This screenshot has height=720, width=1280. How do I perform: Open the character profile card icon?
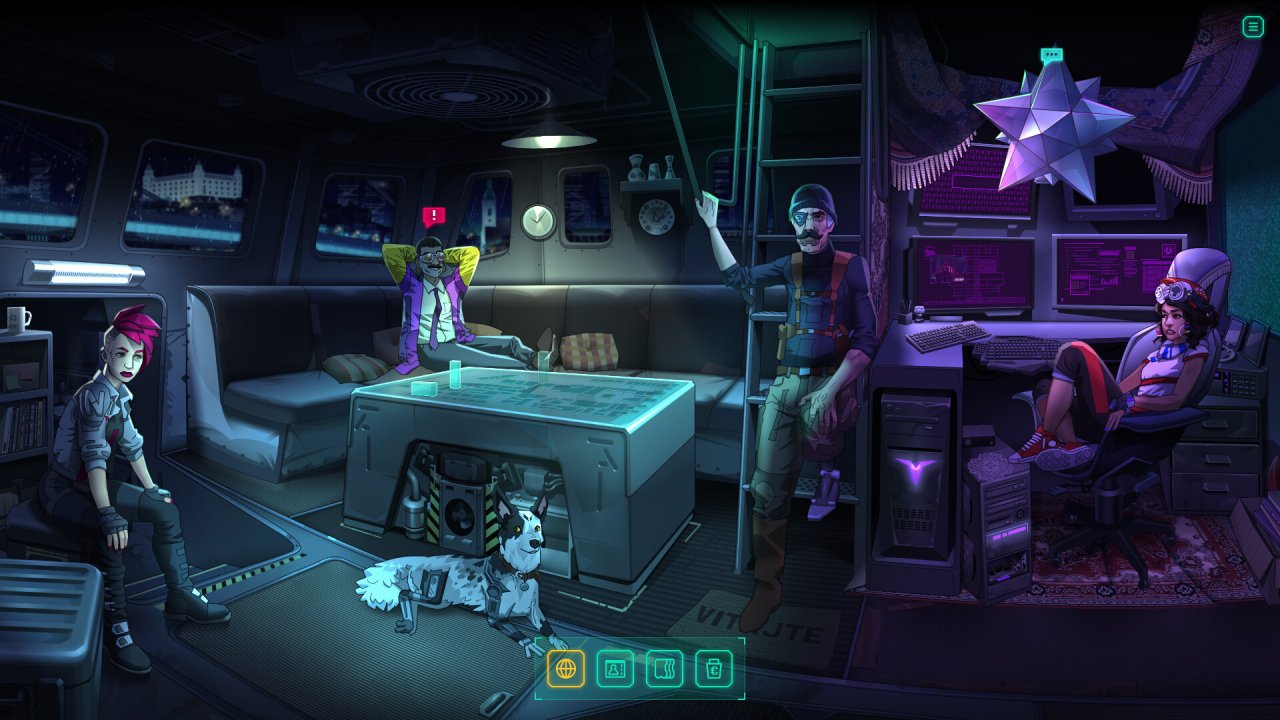tap(615, 668)
